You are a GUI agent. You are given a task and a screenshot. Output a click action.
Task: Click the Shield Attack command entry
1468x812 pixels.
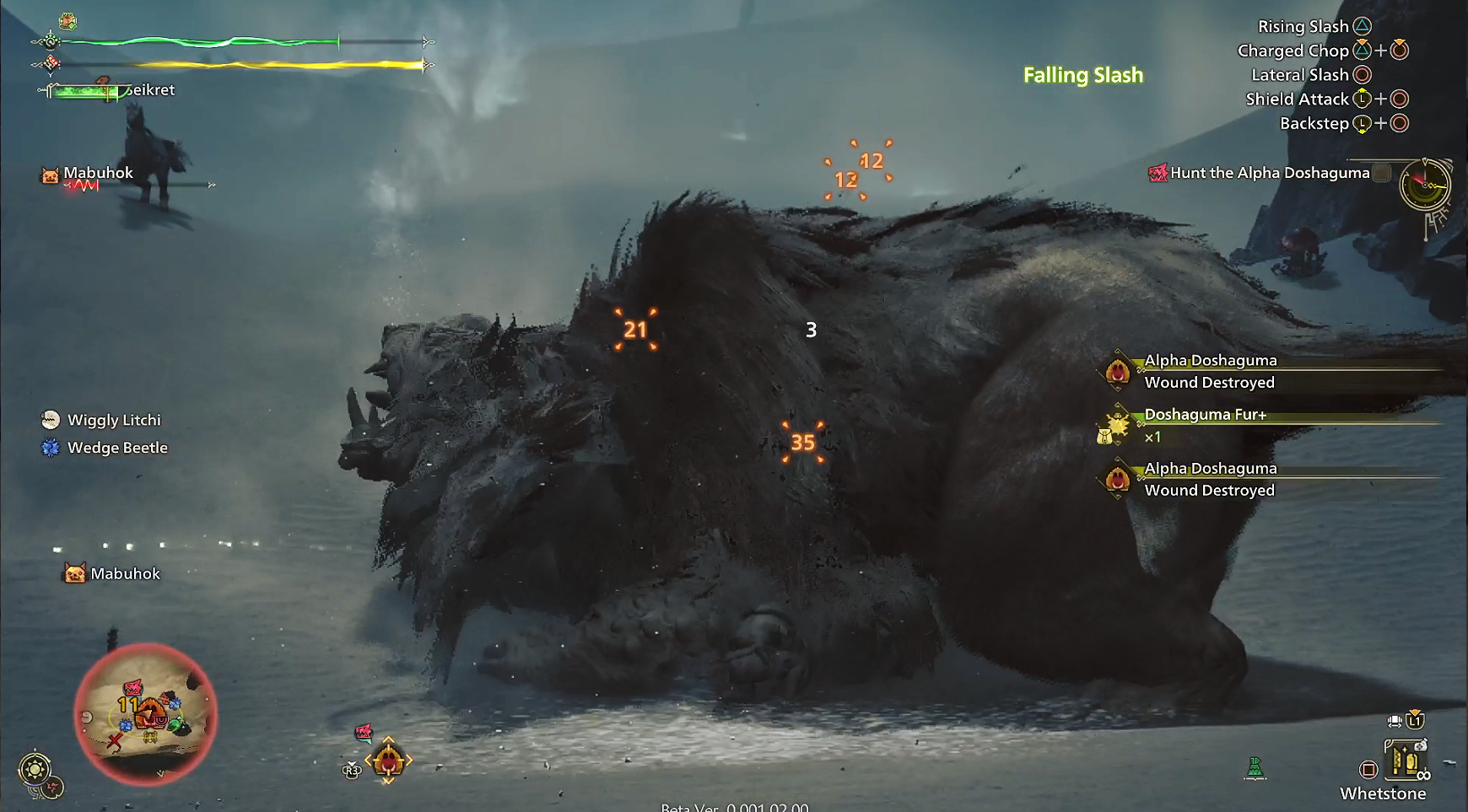(1299, 99)
